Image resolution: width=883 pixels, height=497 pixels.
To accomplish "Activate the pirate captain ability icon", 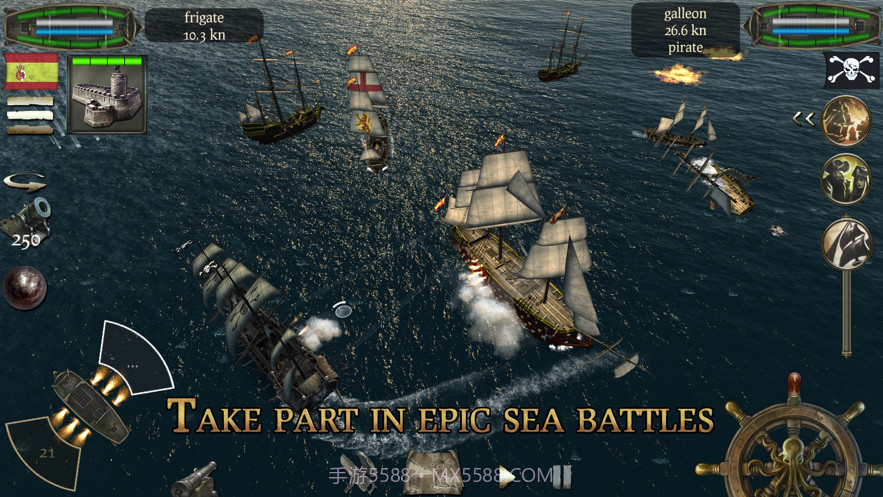I will pyautogui.click(x=846, y=180).
